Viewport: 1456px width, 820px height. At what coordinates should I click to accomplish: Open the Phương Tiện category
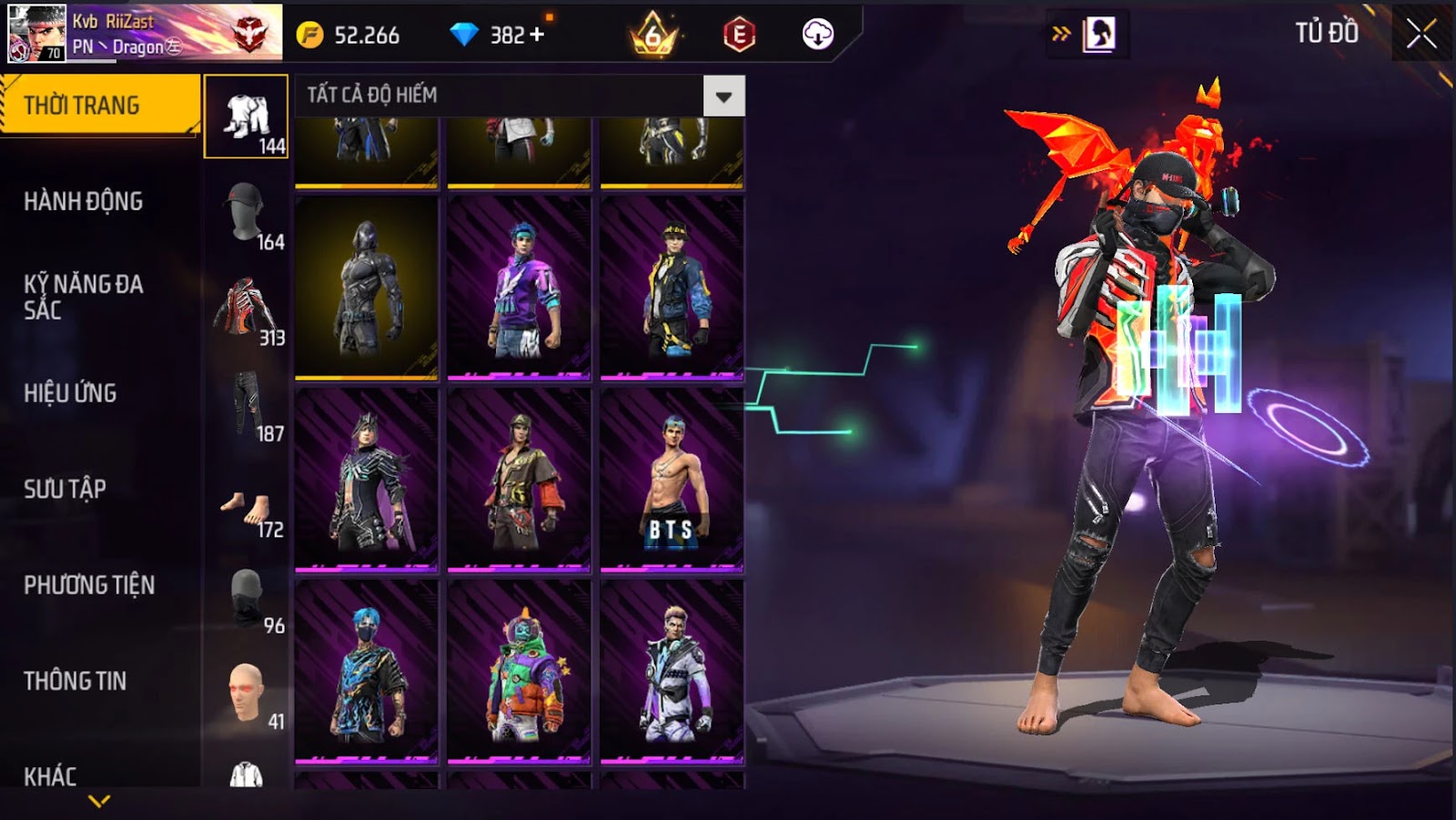[x=89, y=584]
